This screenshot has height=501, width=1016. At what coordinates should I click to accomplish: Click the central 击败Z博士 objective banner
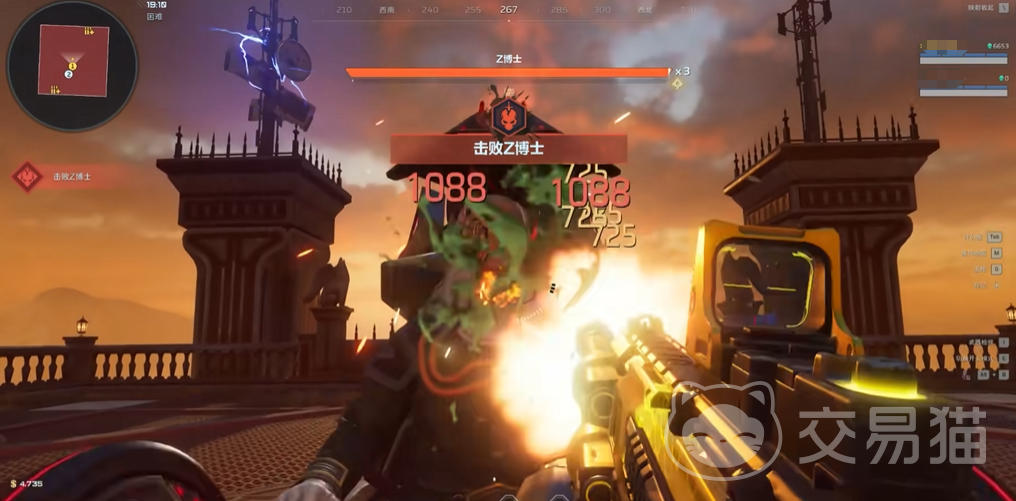[x=508, y=149]
